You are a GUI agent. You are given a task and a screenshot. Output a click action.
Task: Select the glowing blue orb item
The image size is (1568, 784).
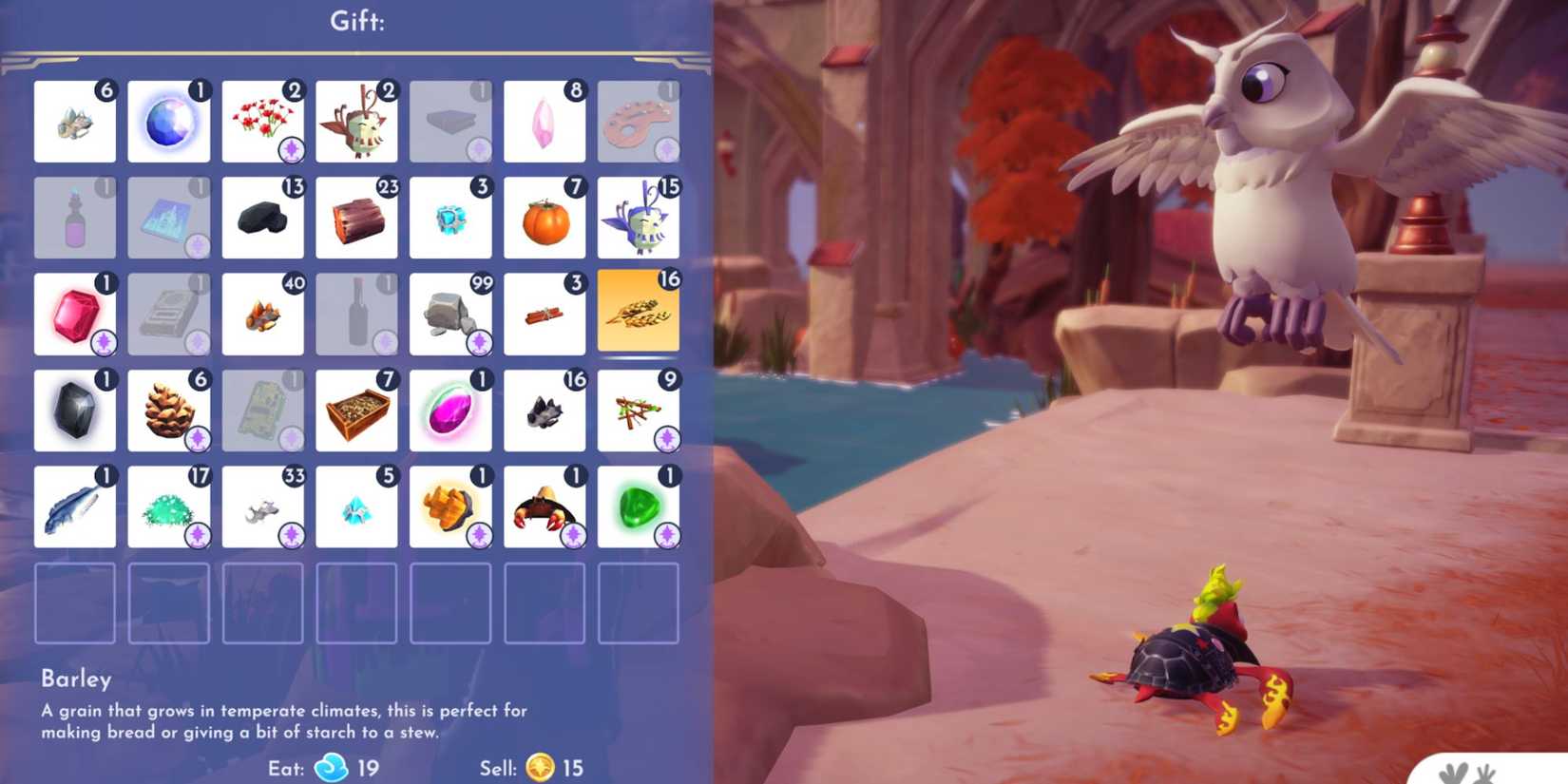tap(168, 122)
